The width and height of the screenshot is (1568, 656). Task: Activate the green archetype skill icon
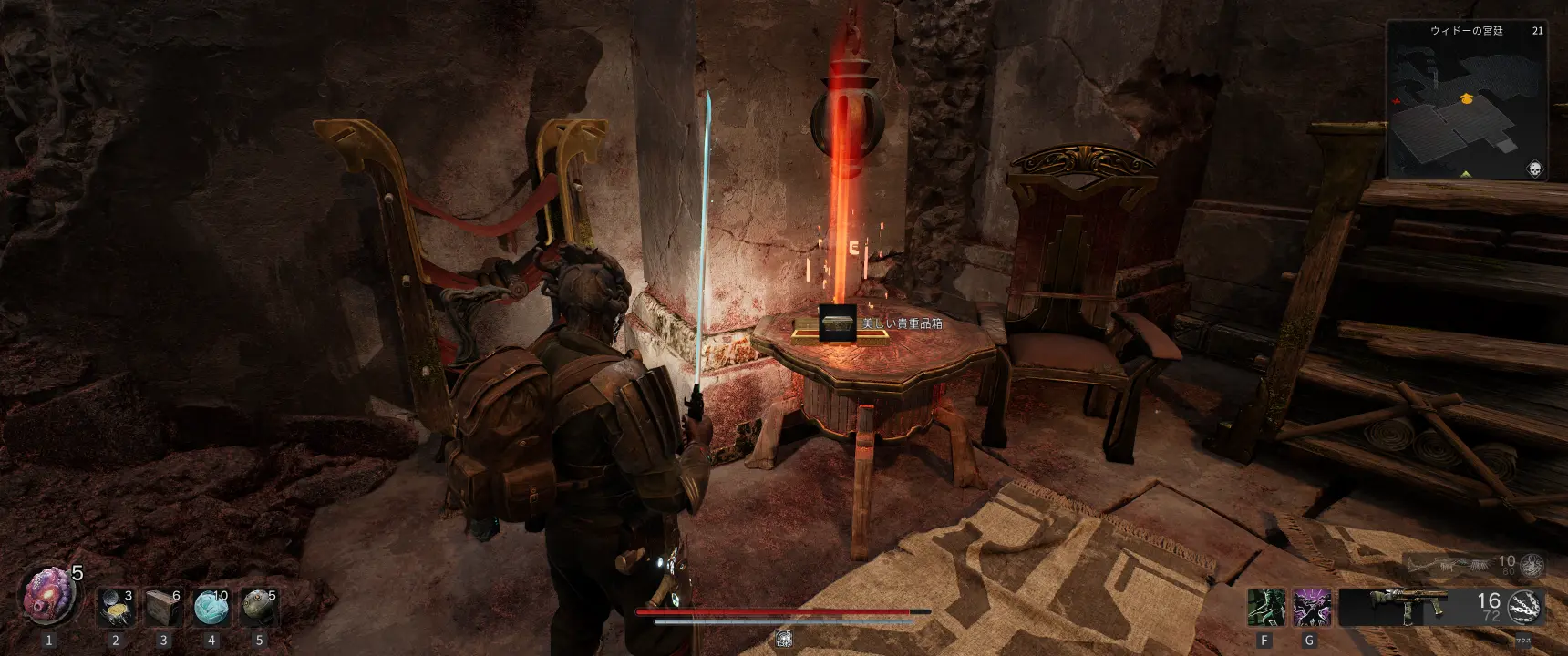[x=1265, y=608]
